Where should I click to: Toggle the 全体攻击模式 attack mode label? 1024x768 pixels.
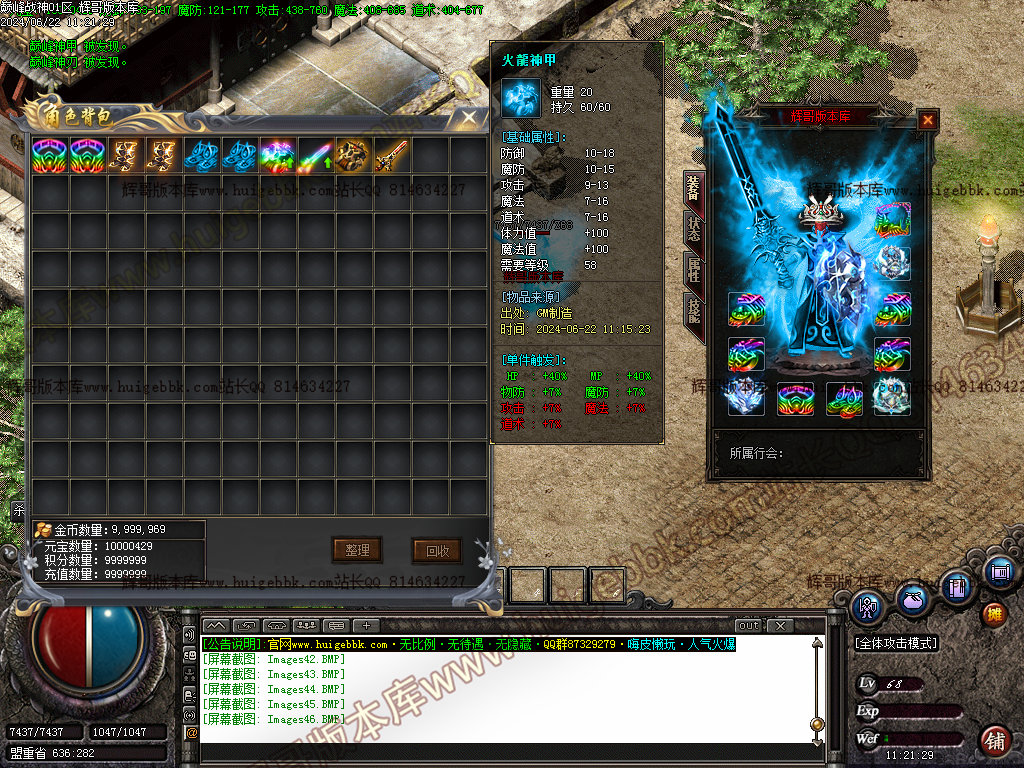tap(896, 644)
